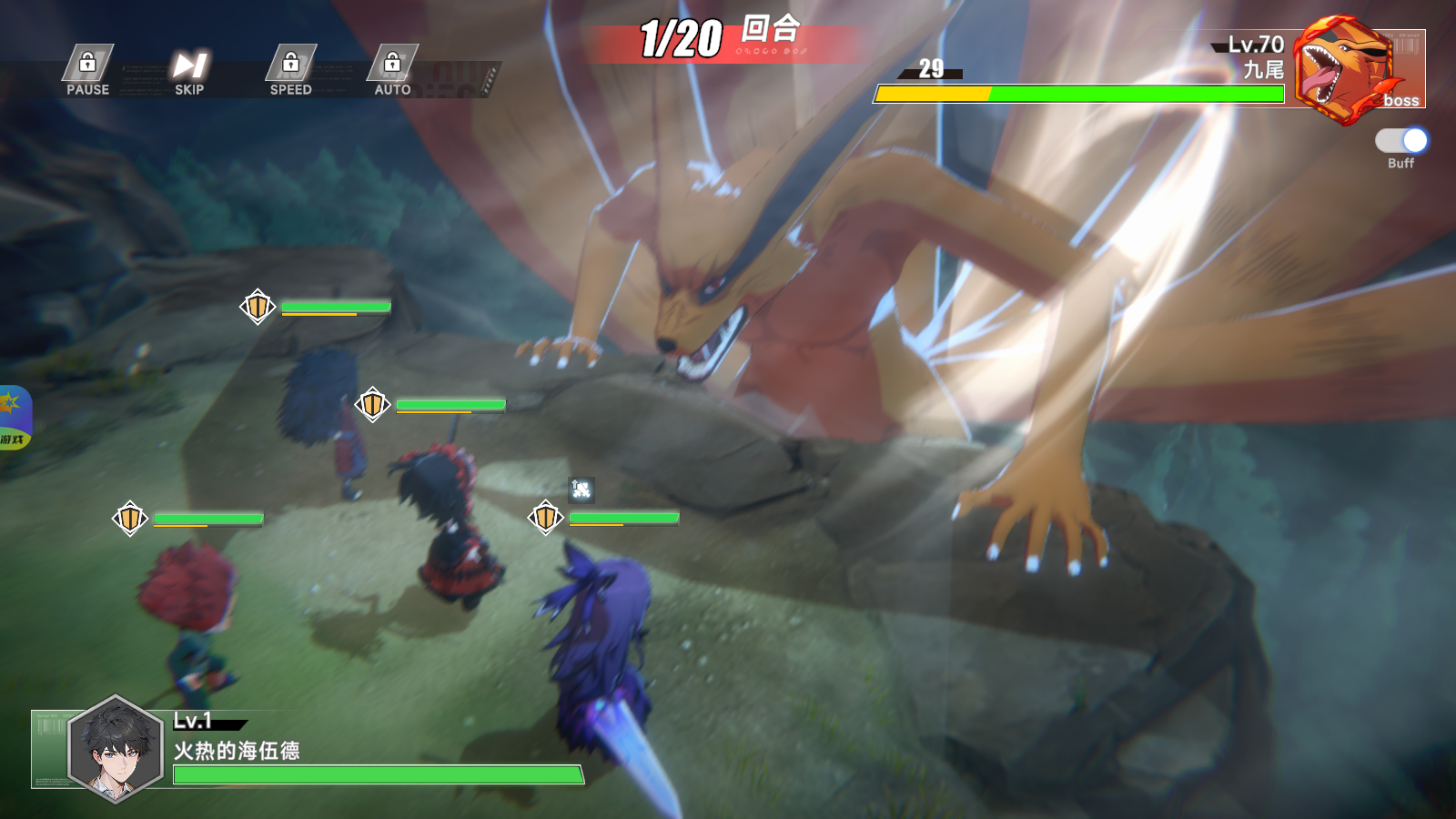Skip the battle with the SKIP button

point(189,69)
